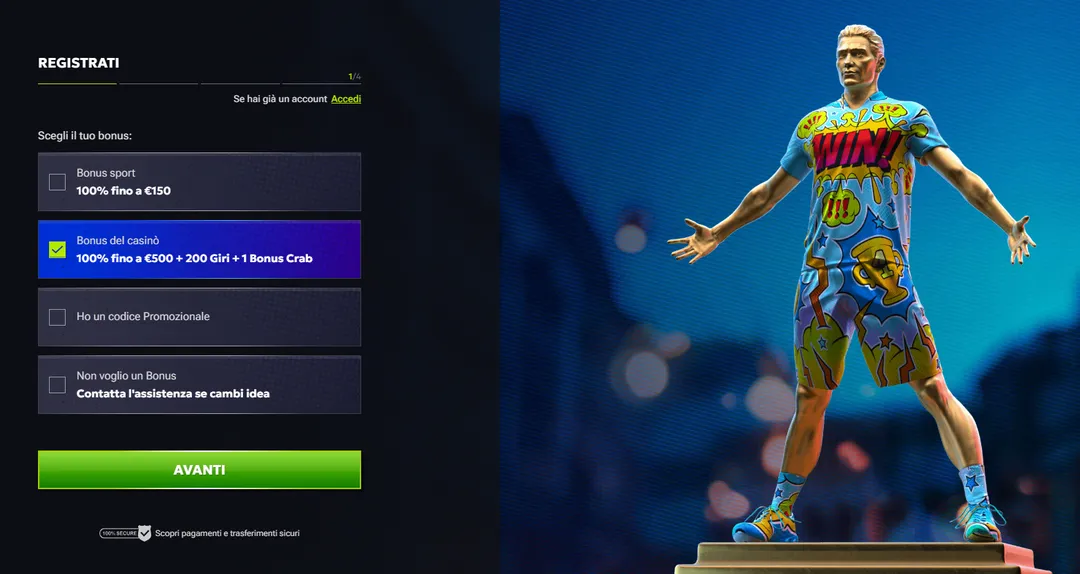Choose the Non voglio un Bonus option
Screen dimensions: 1080x574
[57, 385]
